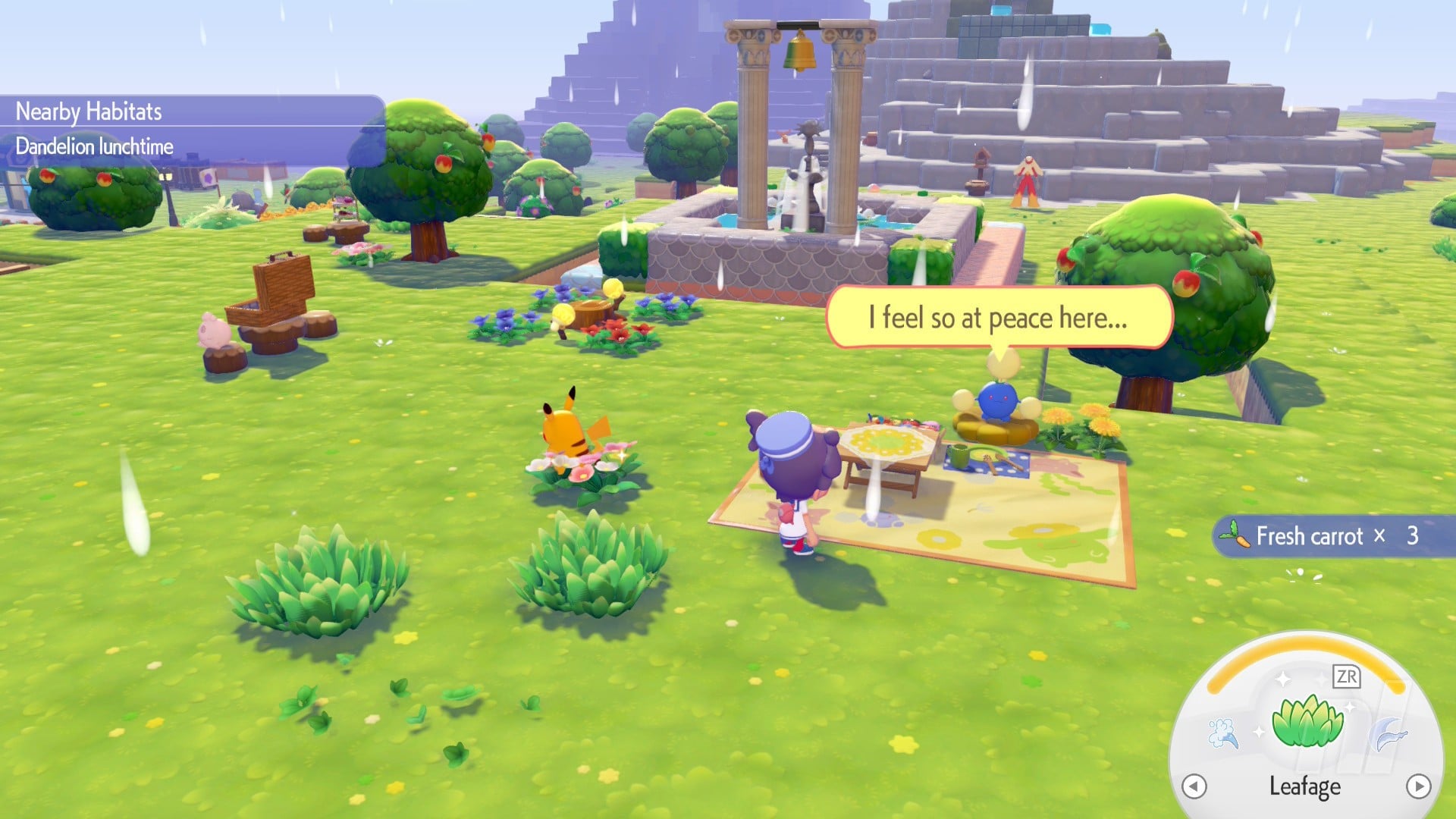Screen dimensions: 1456x819
Task: Choose the crescent slash move icon
Action: (1389, 733)
